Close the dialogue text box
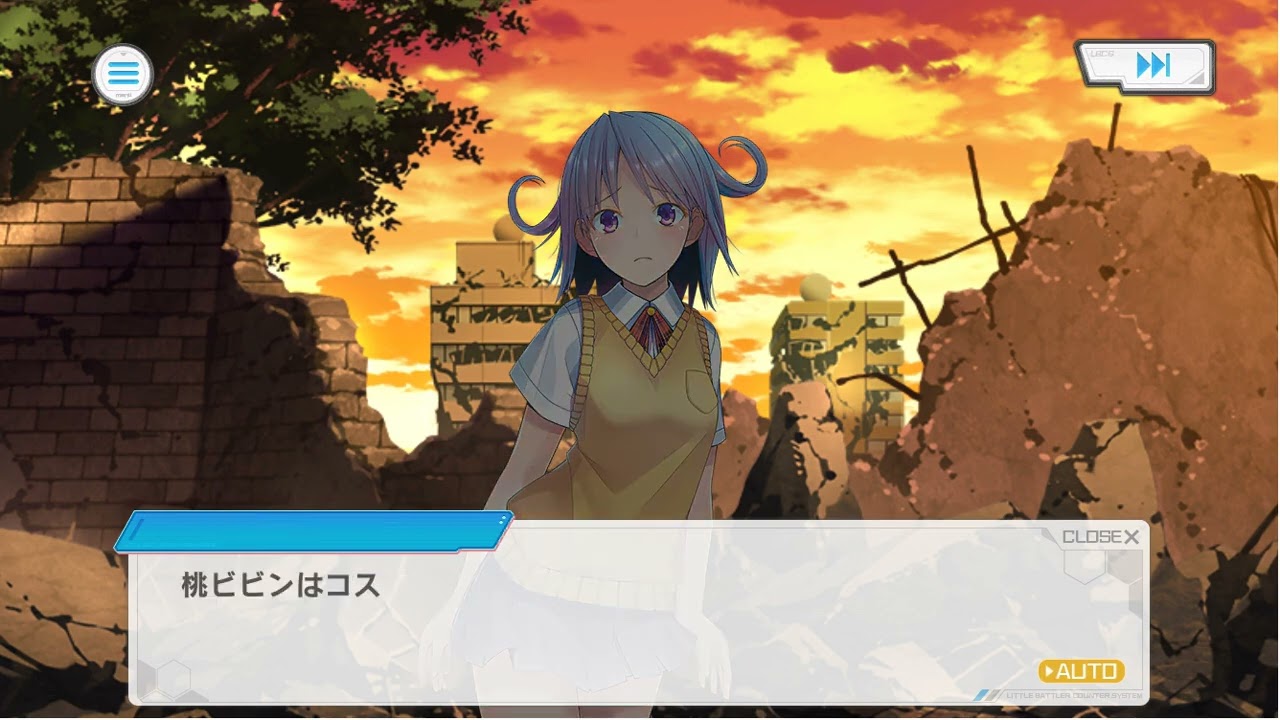Screen dimensions: 1280x720 point(1100,537)
